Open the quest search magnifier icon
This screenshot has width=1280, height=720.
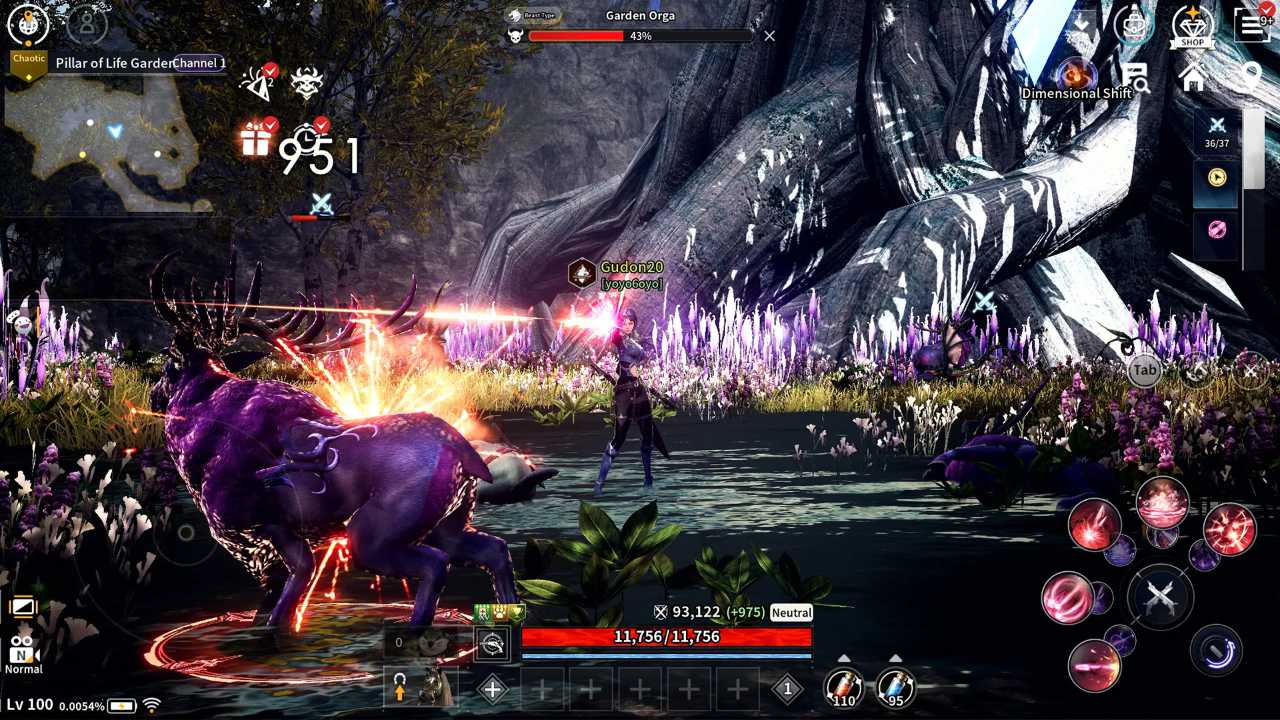[1135, 77]
